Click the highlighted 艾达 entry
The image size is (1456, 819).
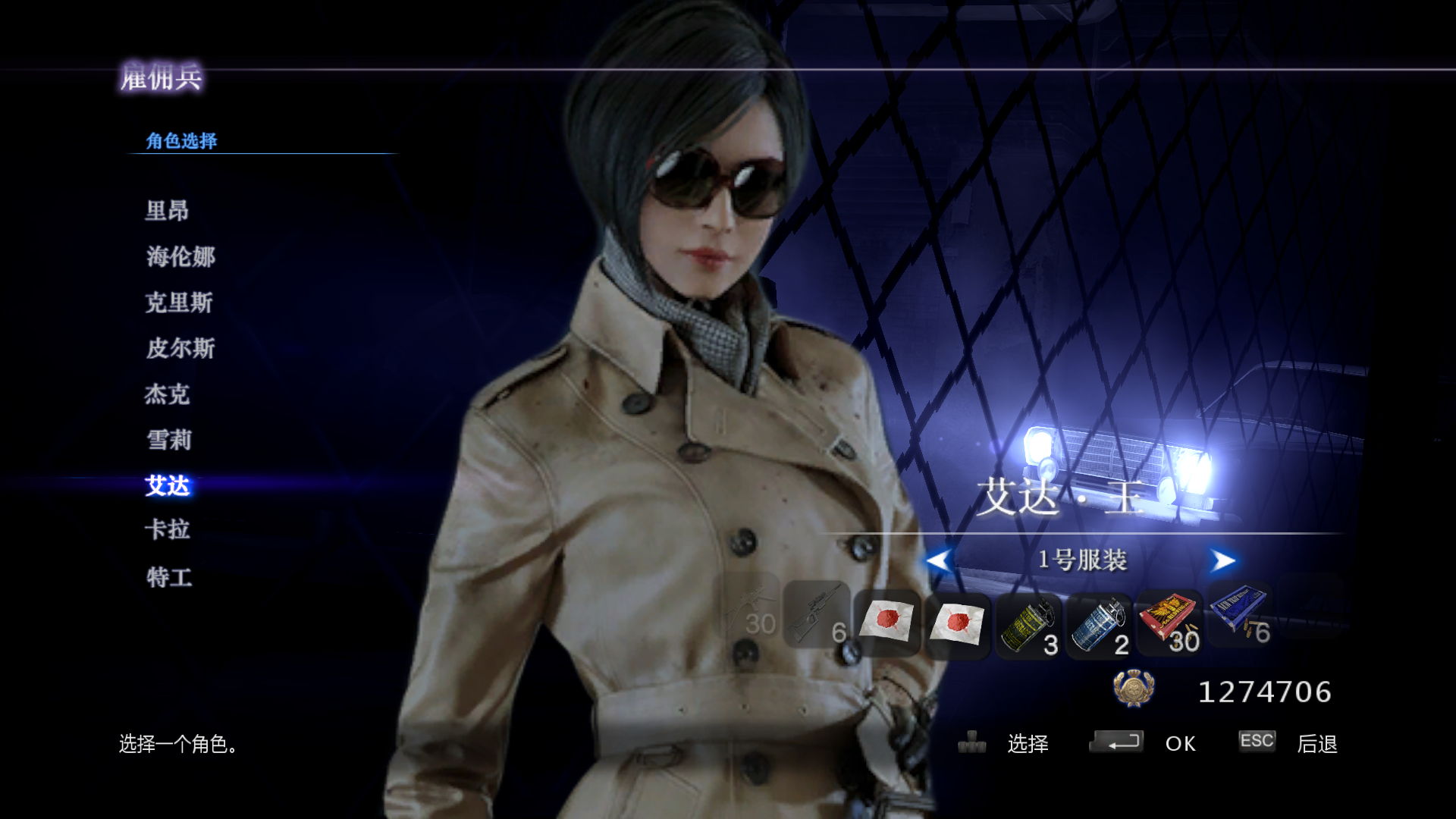coord(167,485)
